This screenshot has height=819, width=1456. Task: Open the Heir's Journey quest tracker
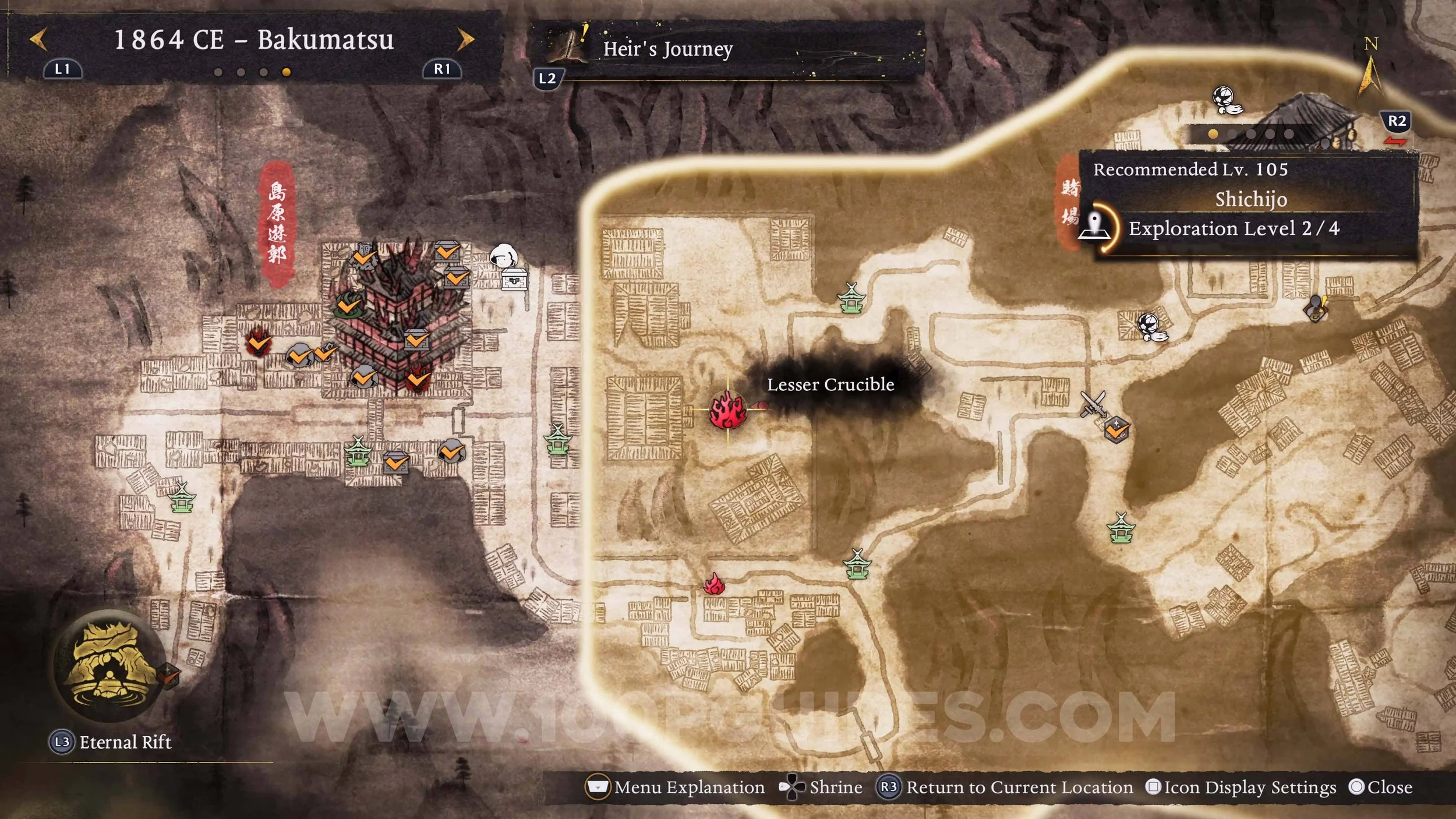pos(667,49)
